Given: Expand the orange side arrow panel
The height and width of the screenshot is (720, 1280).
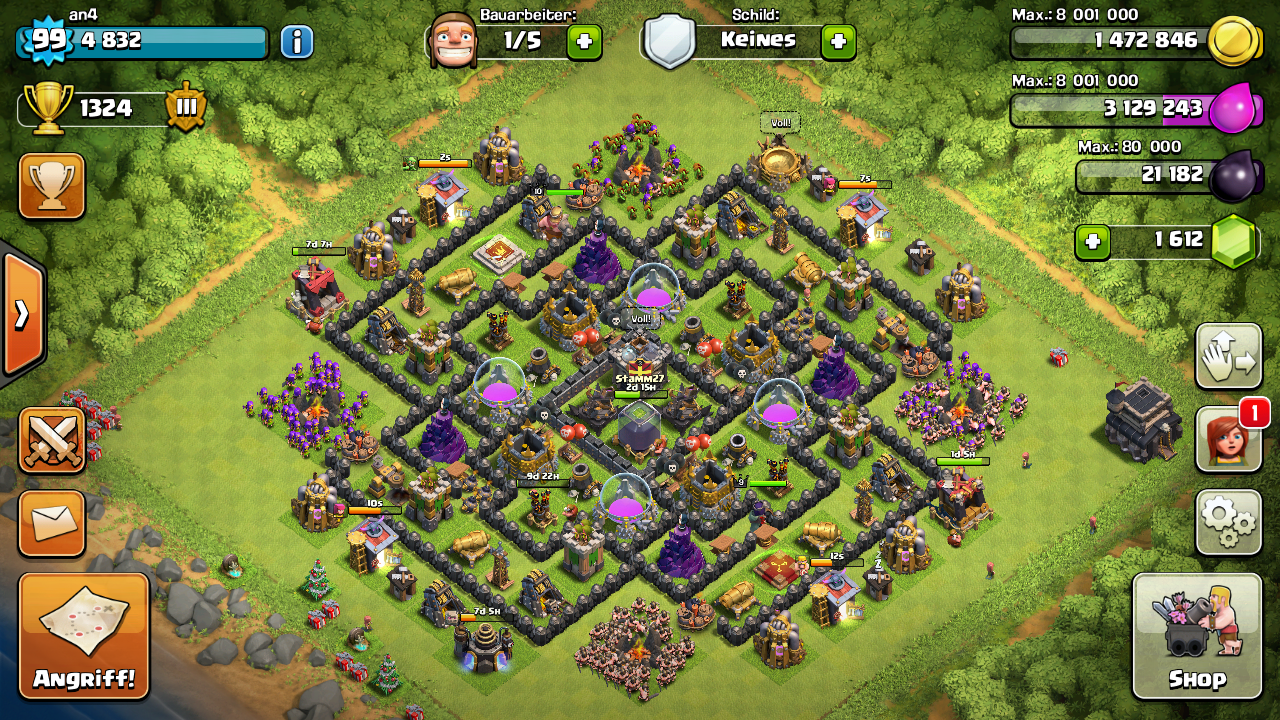Looking at the screenshot, I should pyautogui.click(x=22, y=314).
